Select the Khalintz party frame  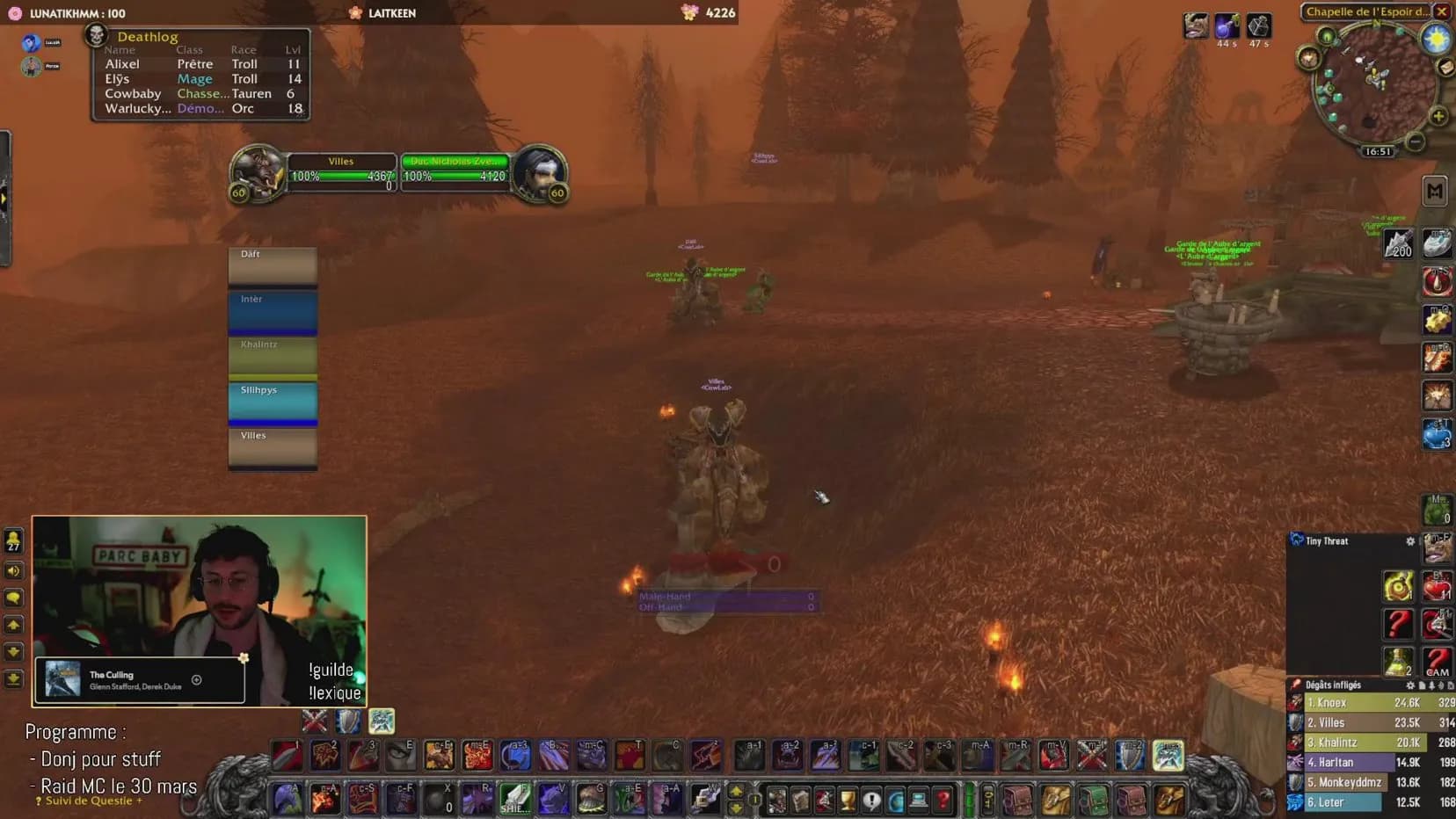(273, 358)
